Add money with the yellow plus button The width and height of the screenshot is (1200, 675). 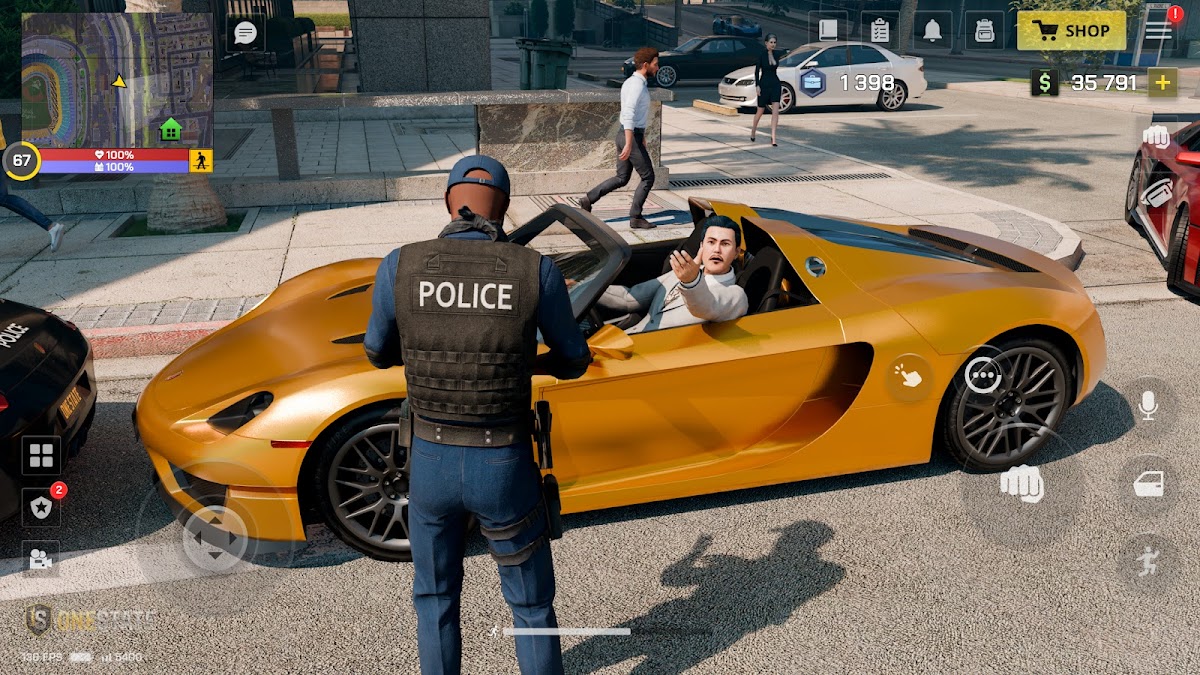1162,82
